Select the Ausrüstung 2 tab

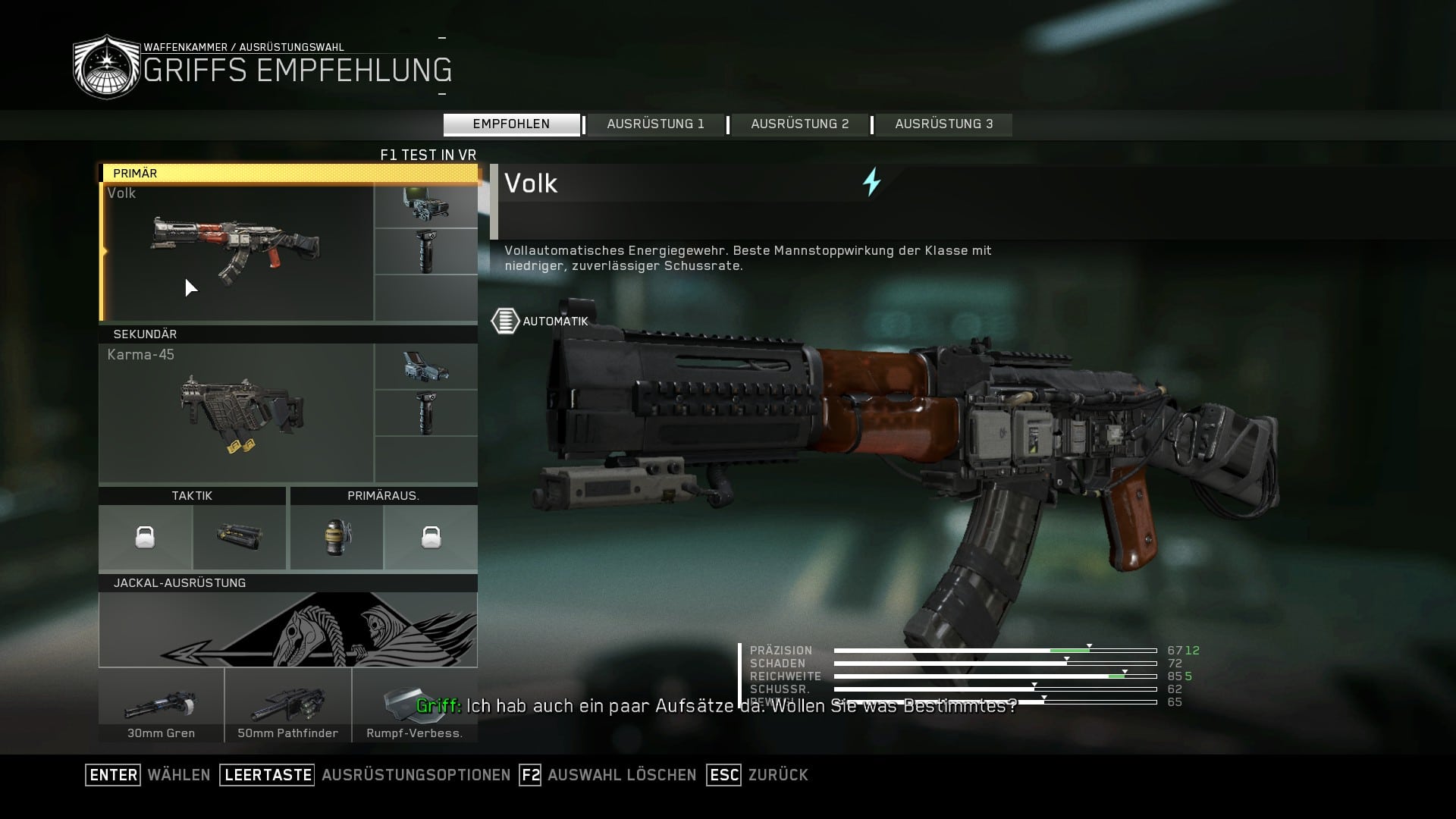[799, 124]
